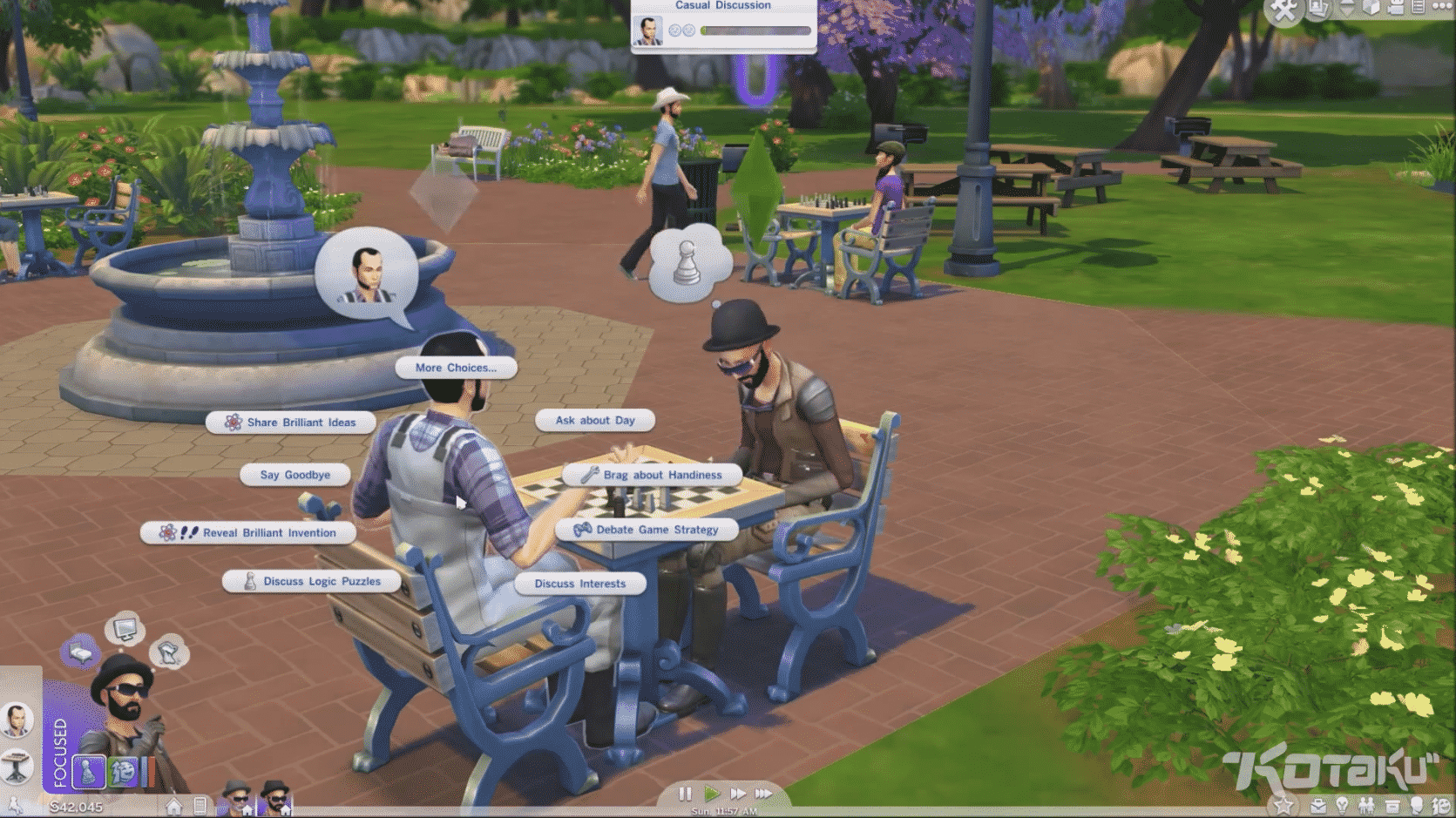The width and height of the screenshot is (1456, 818).
Task: Open the three-dot options menu
Action: tap(1442, 7)
